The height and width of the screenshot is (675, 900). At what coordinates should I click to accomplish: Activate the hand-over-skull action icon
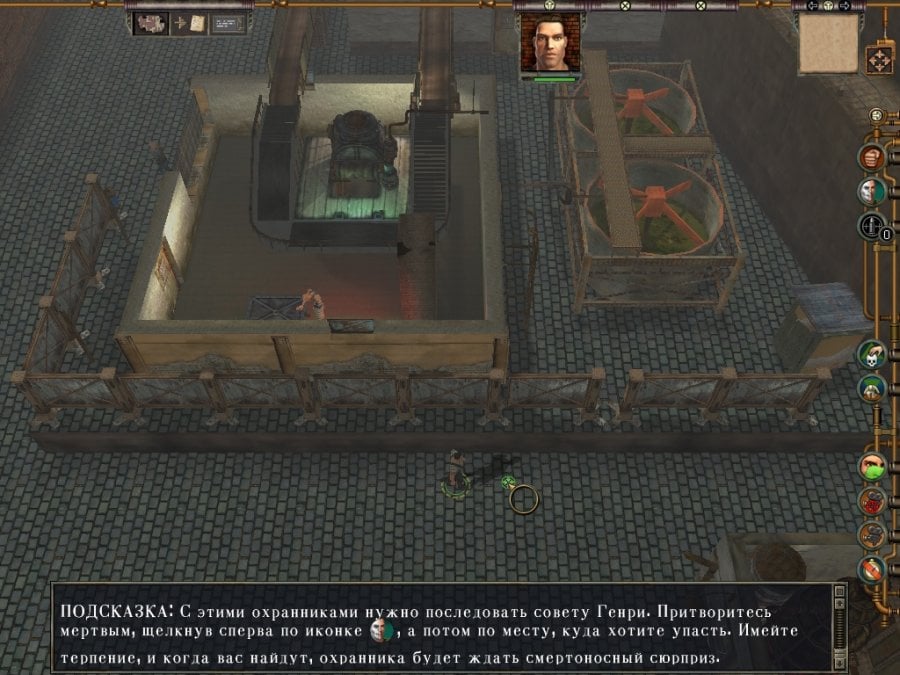pos(871,353)
